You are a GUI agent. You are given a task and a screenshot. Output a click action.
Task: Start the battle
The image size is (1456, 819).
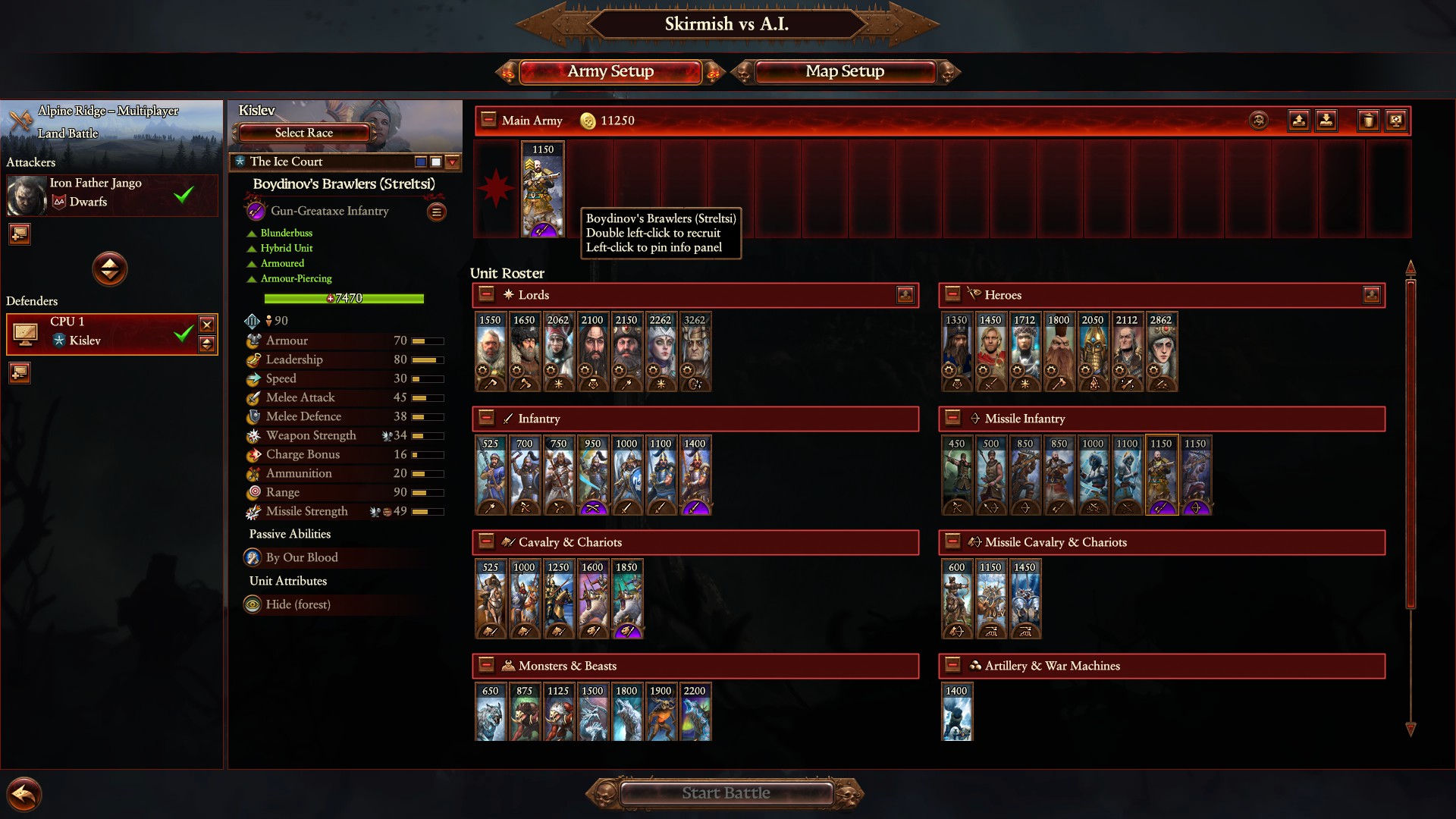[x=726, y=793]
